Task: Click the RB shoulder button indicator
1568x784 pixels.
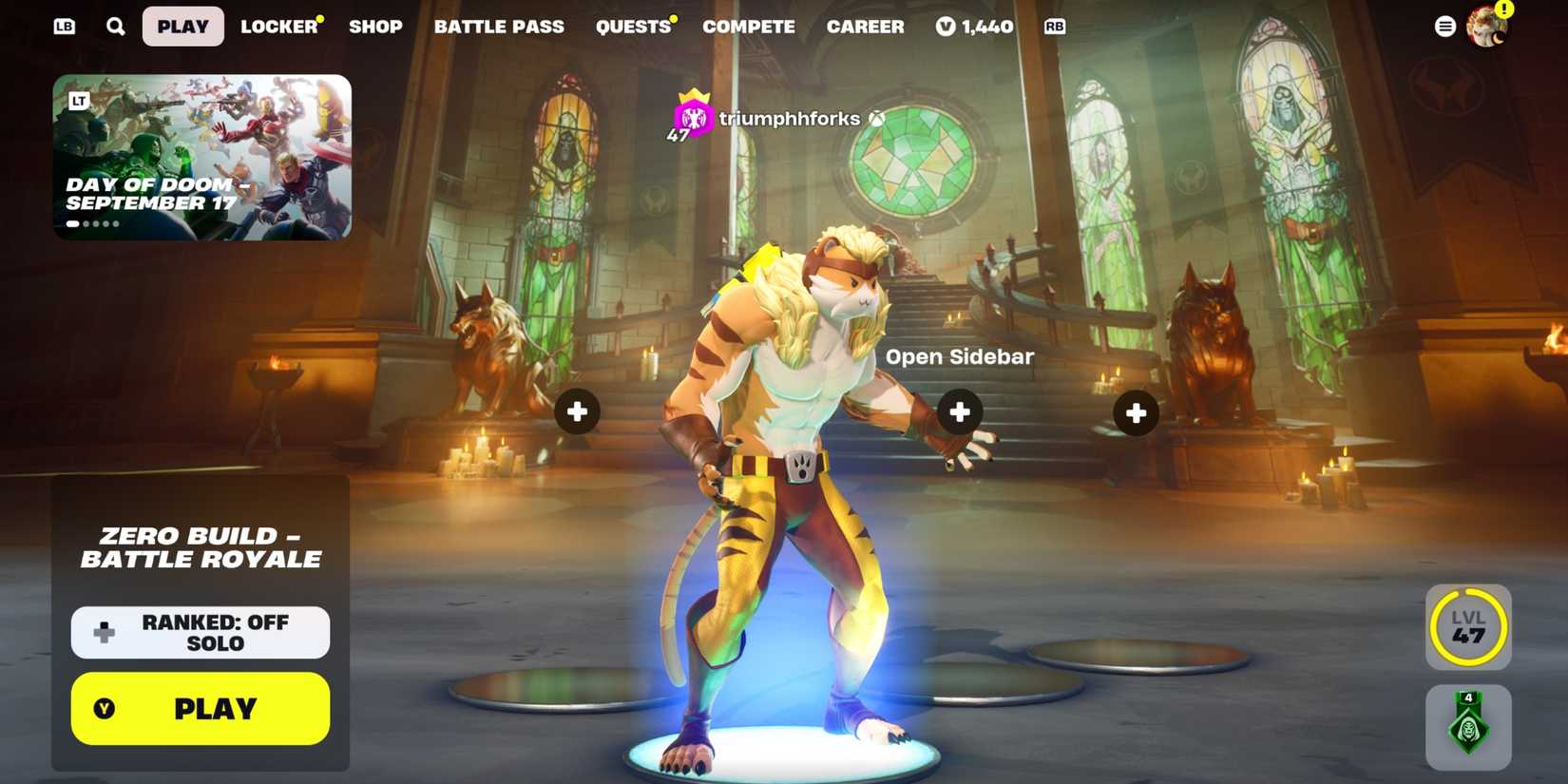Action: 1054,27
